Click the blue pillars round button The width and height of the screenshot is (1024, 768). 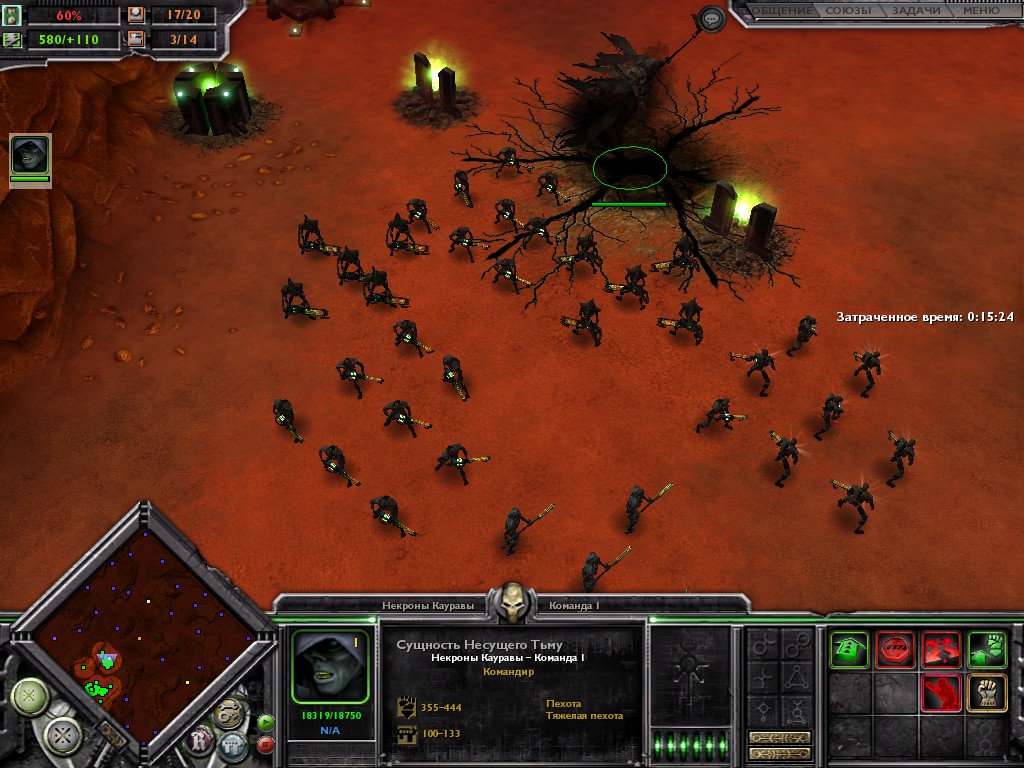[x=233, y=746]
